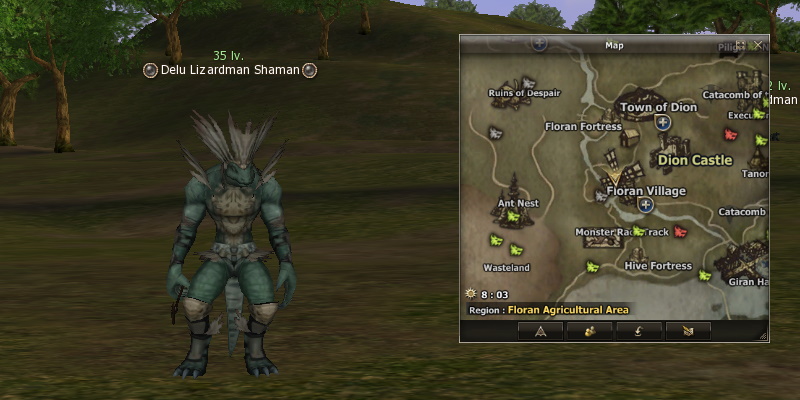Pick Hive Fortress on the map

click(x=657, y=266)
